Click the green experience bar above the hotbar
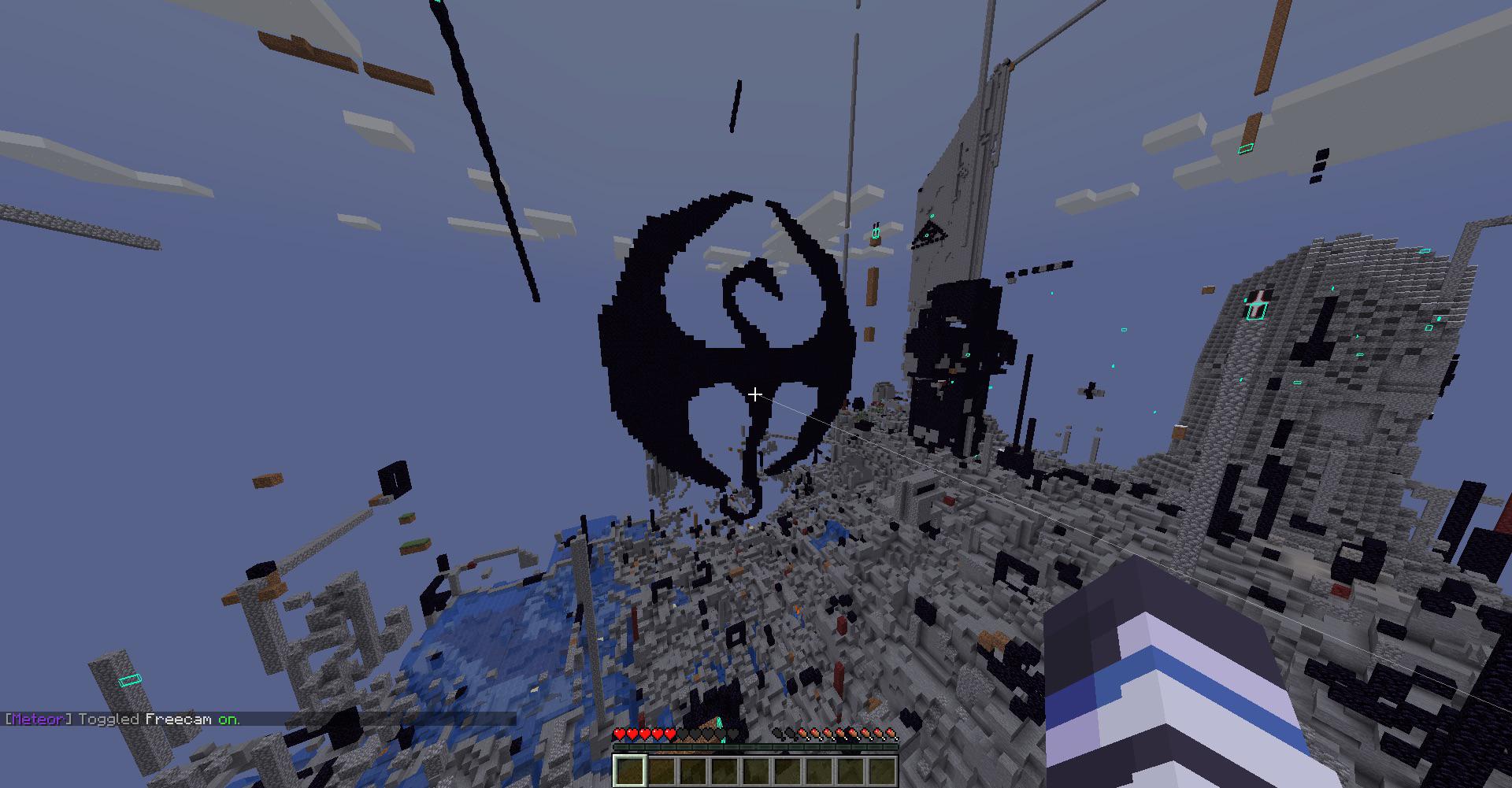The image size is (1512, 788). tap(756, 746)
